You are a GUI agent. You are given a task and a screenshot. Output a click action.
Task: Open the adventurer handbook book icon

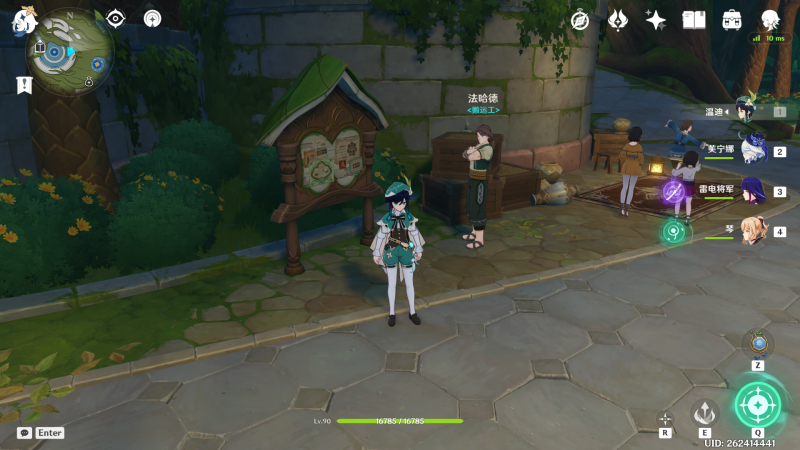pos(694,20)
